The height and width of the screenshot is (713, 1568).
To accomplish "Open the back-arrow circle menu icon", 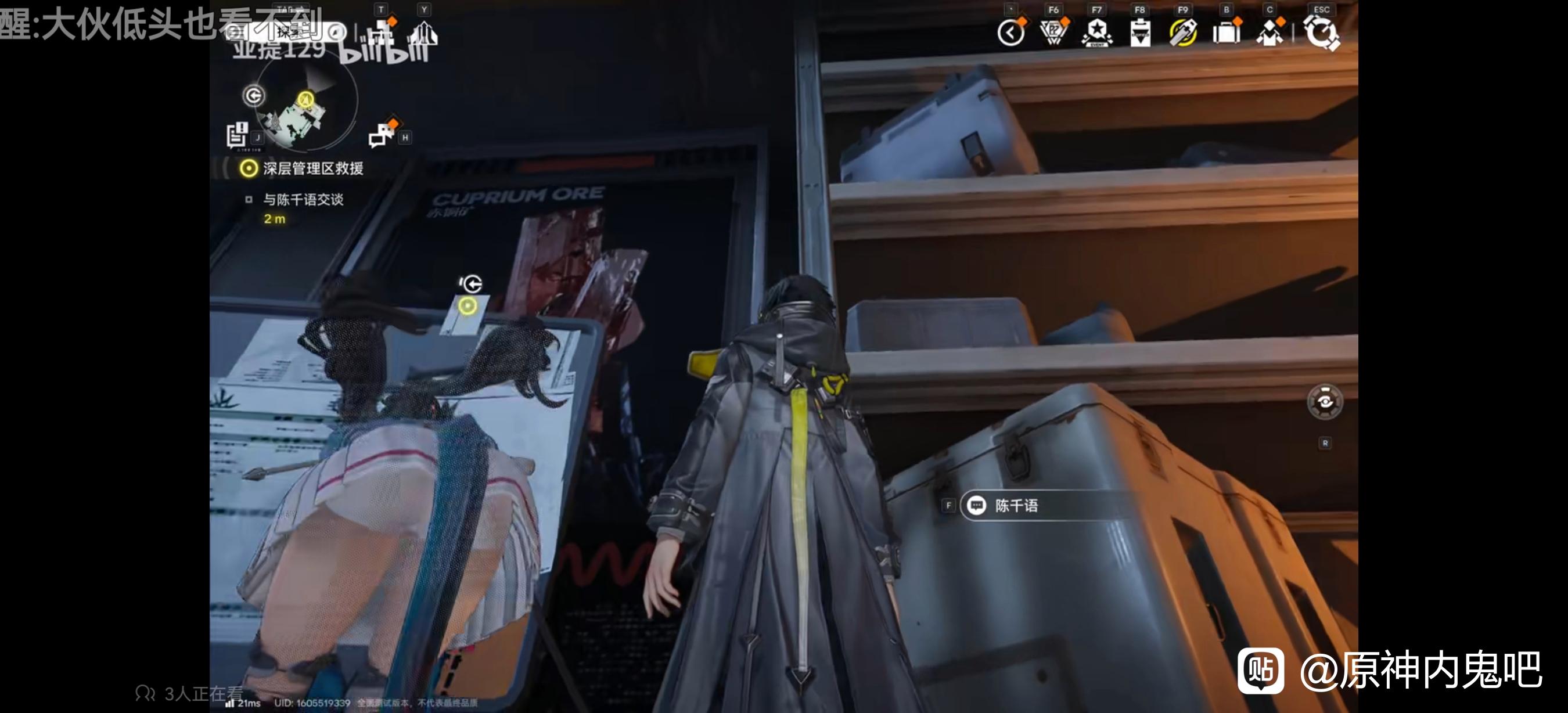I will (x=1012, y=33).
